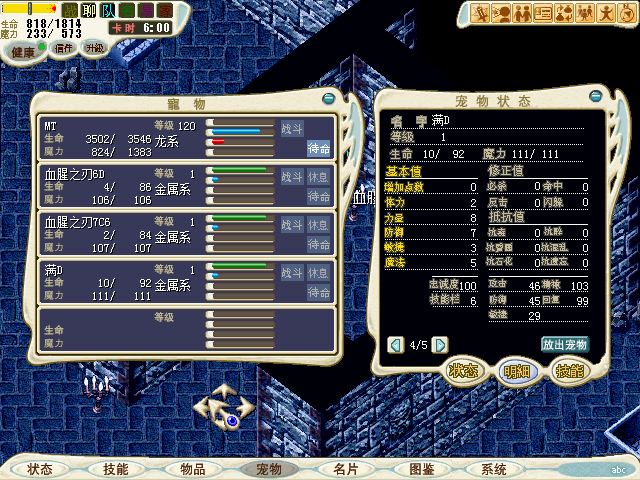The width and height of the screenshot is (640, 480).
Task: Click the 放出宠物 release pet button
Action: [x=565, y=344]
